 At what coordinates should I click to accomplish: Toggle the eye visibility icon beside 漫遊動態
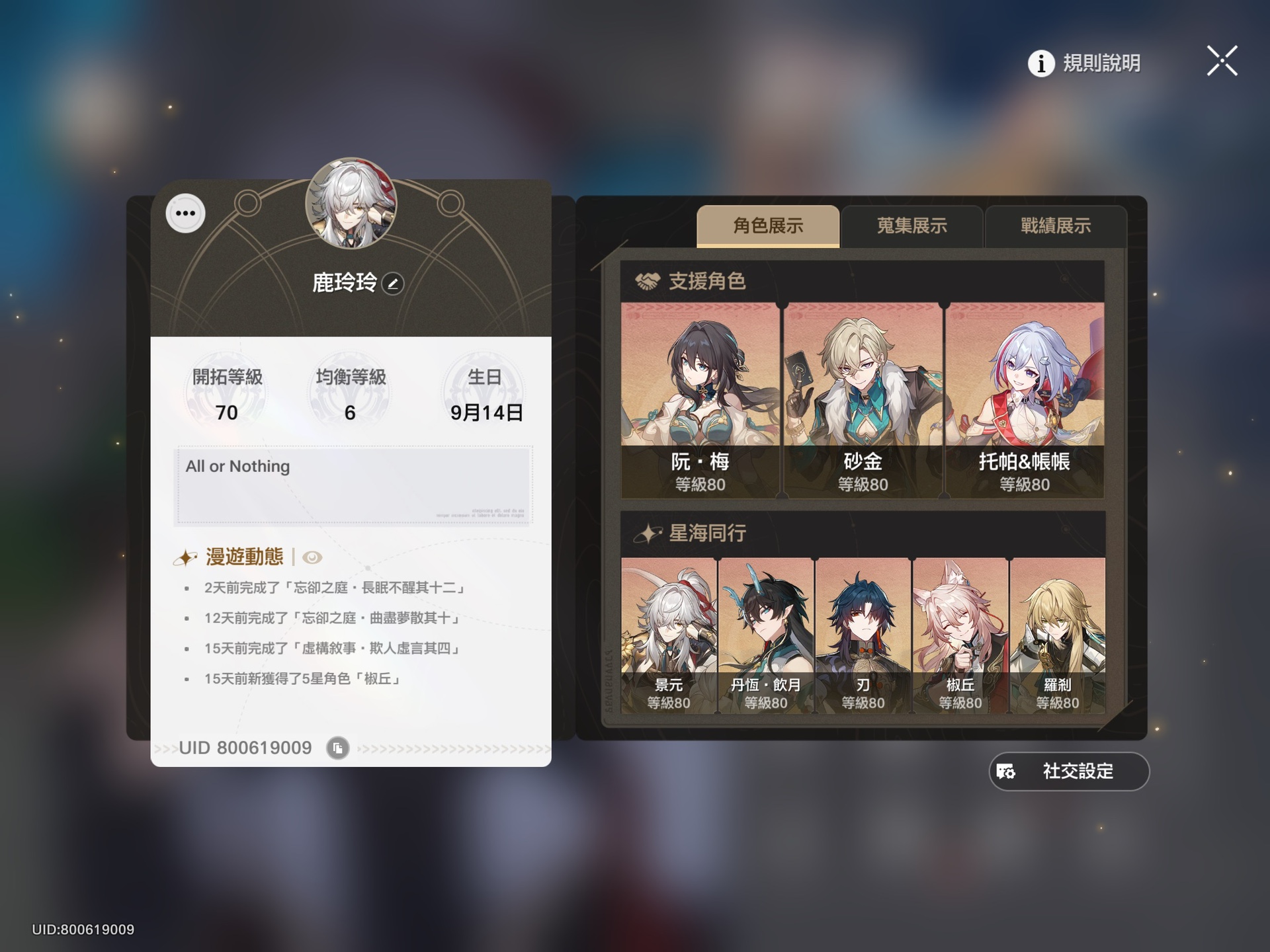[311, 557]
